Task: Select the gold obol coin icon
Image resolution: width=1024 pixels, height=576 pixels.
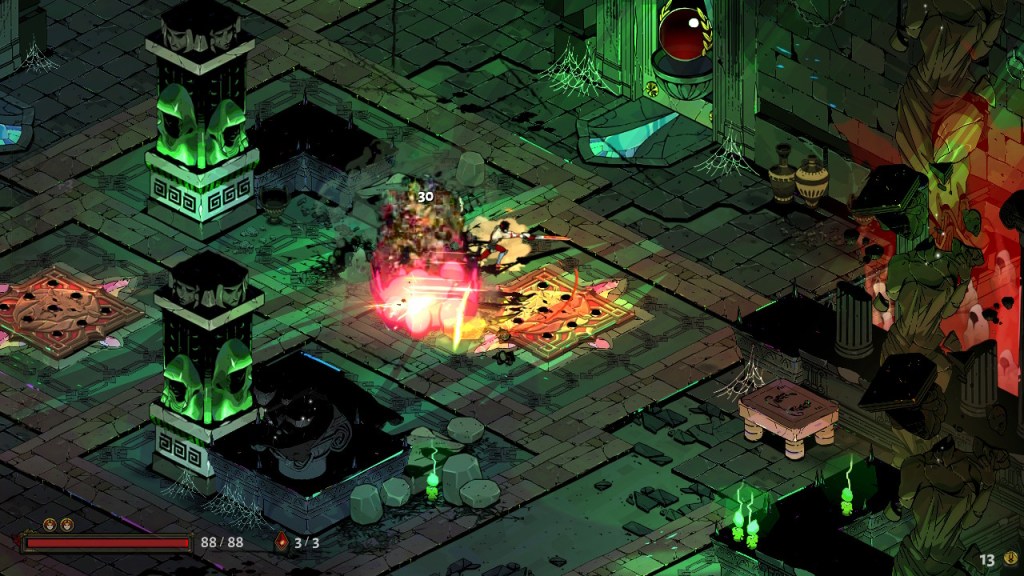Action: tap(1011, 559)
